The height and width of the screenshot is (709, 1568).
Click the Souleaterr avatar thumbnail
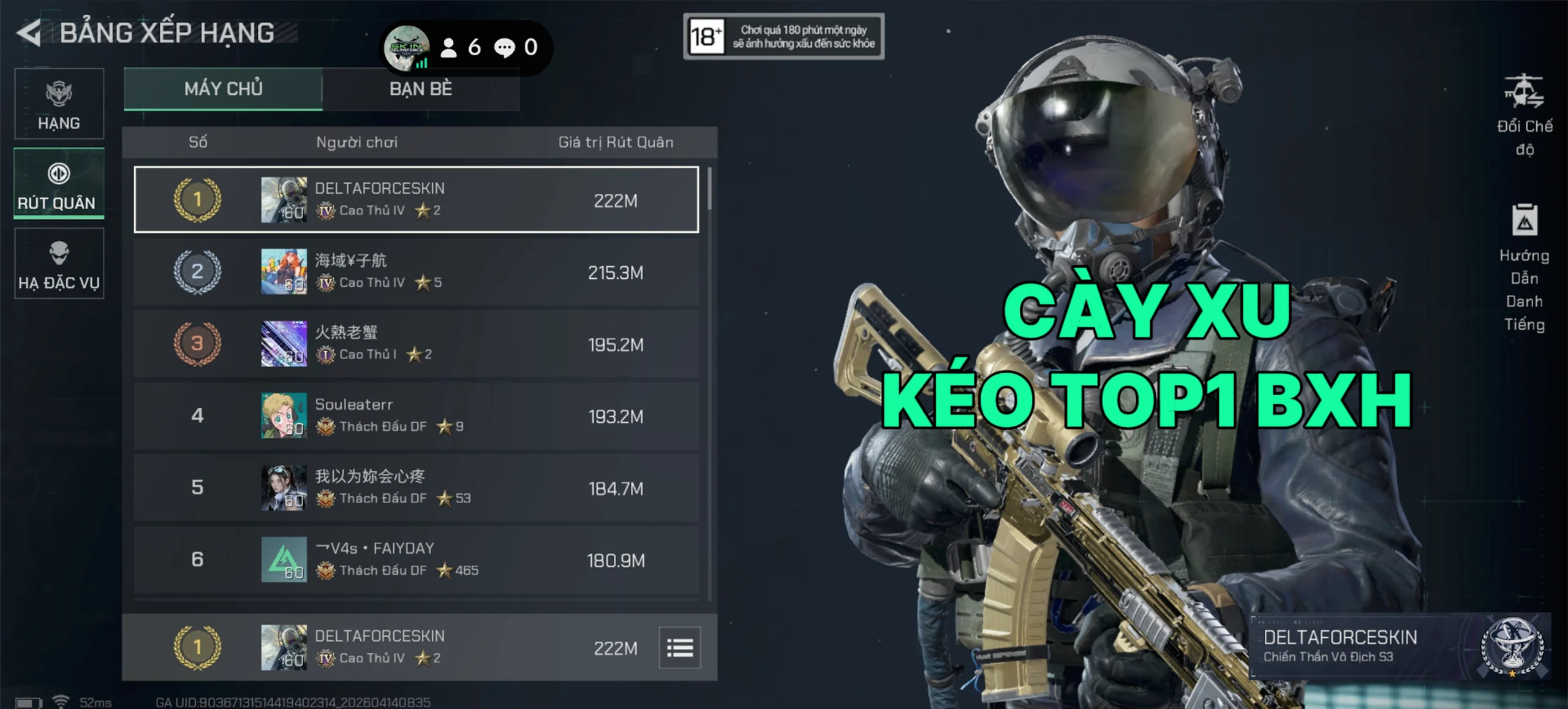coord(284,415)
